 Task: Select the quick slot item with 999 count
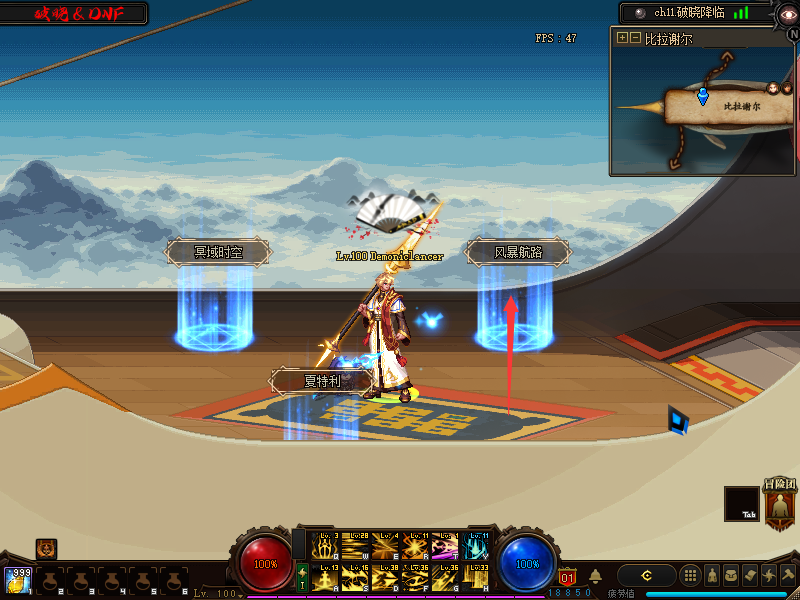click(x=16, y=580)
